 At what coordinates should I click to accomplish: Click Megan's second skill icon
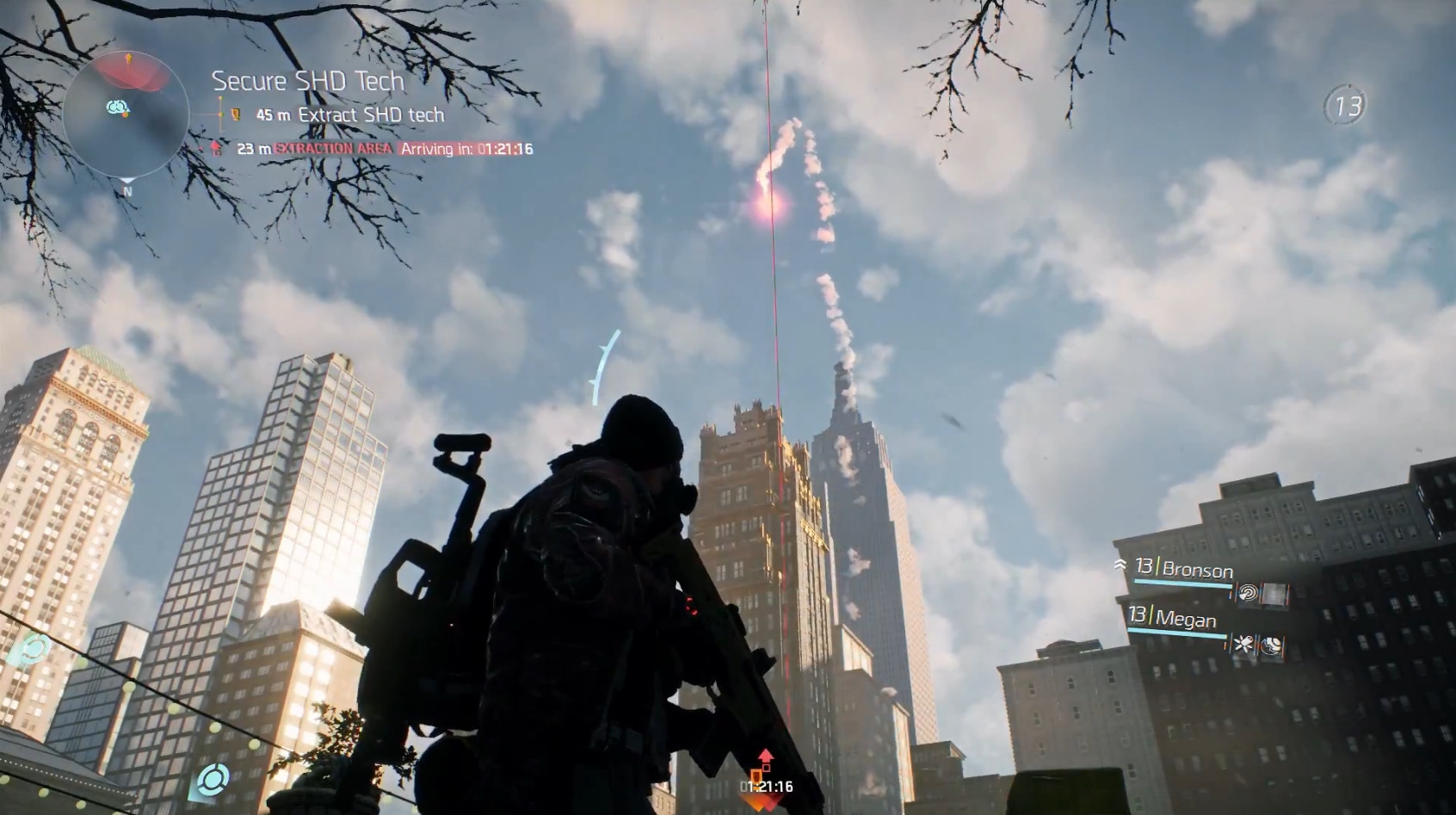pos(1272,645)
